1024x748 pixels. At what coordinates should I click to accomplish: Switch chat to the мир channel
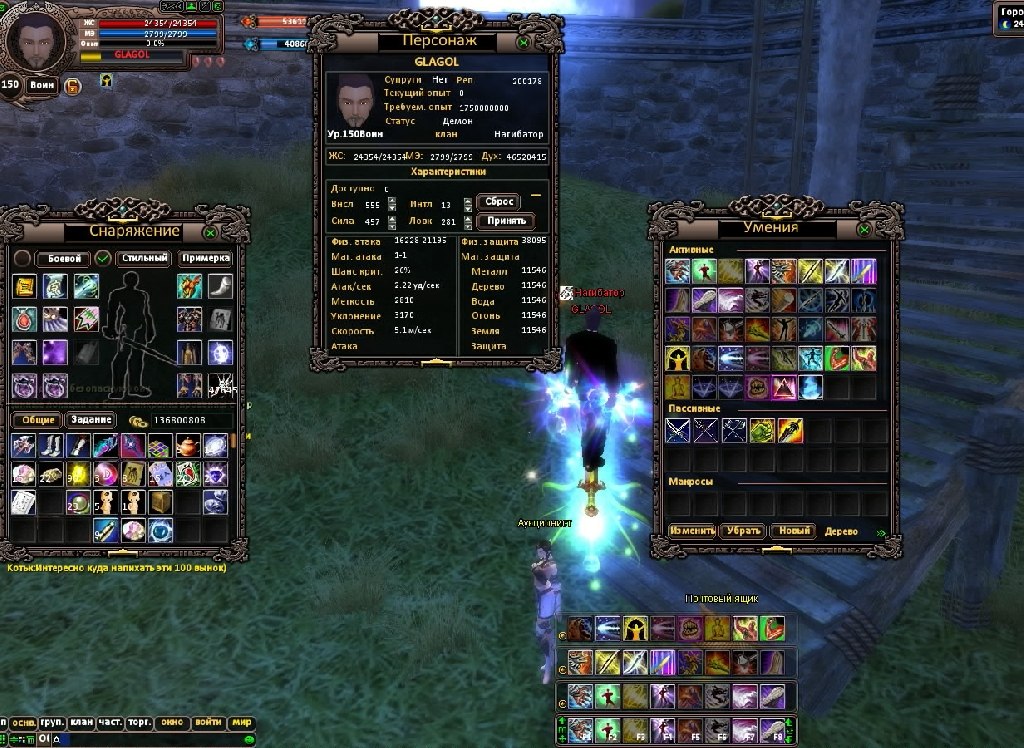click(x=242, y=722)
